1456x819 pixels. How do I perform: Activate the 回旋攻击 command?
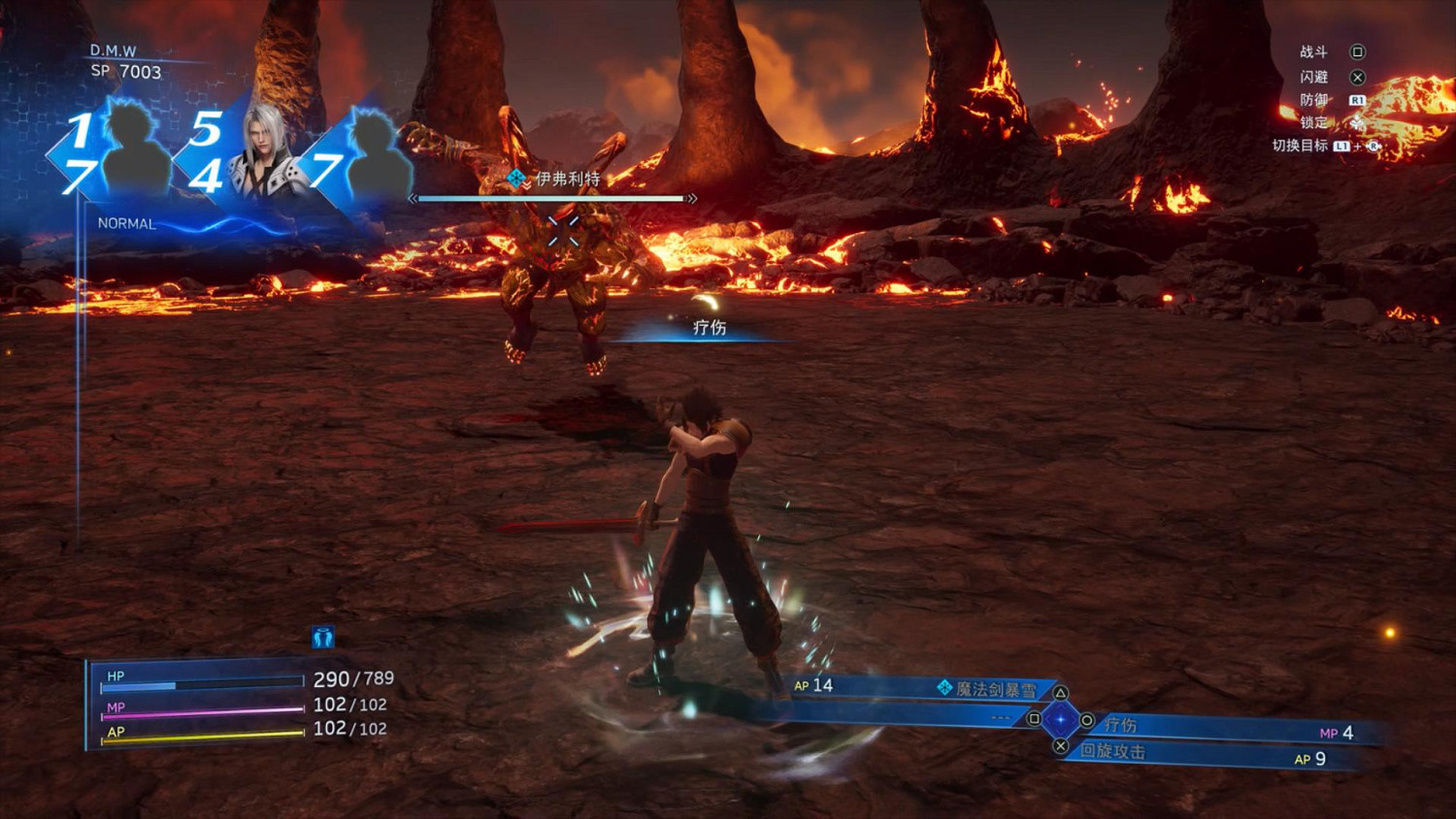point(1113,751)
